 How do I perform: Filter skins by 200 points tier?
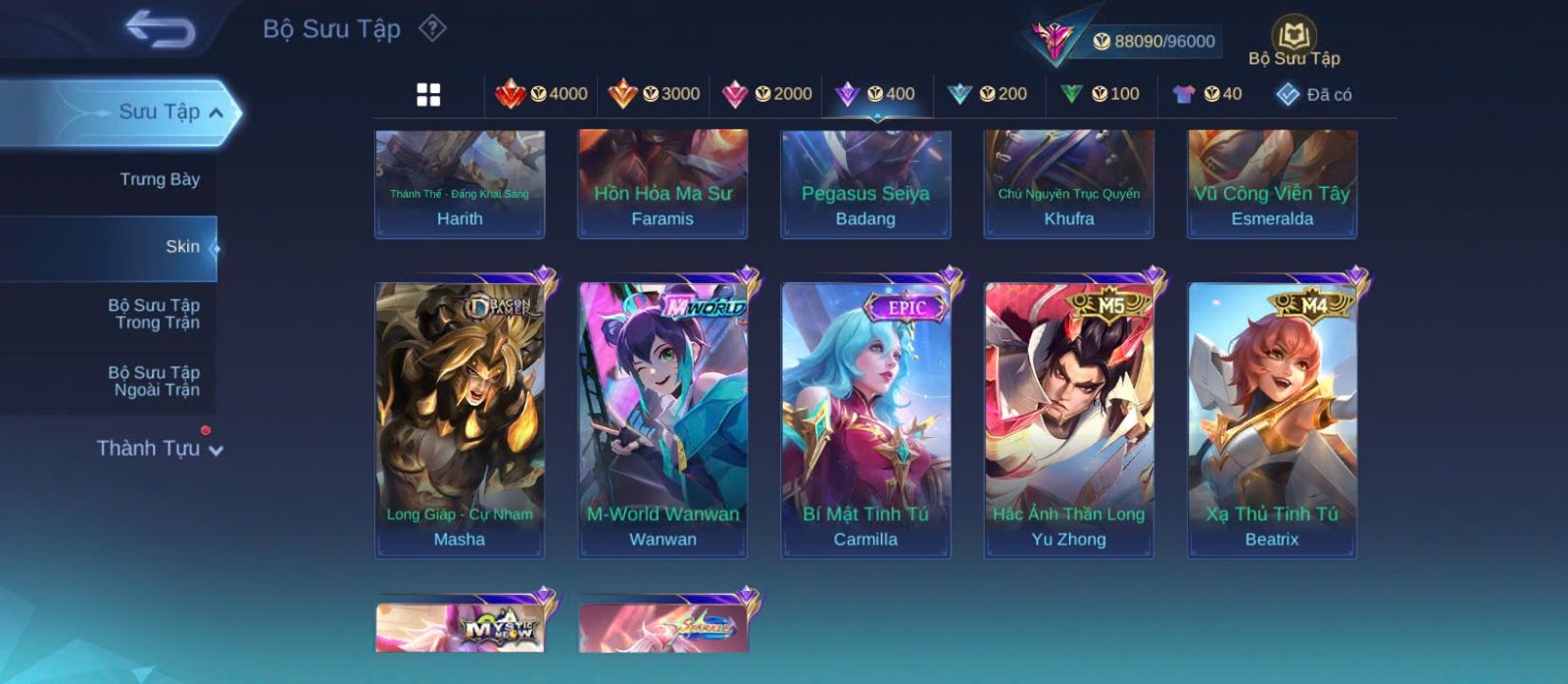tap(987, 94)
